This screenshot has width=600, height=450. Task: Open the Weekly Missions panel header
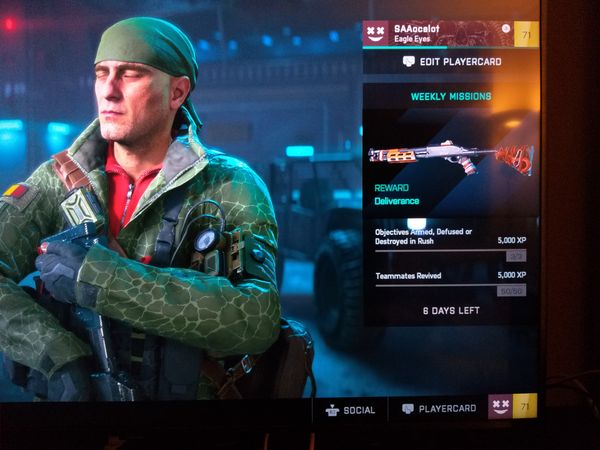point(450,97)
